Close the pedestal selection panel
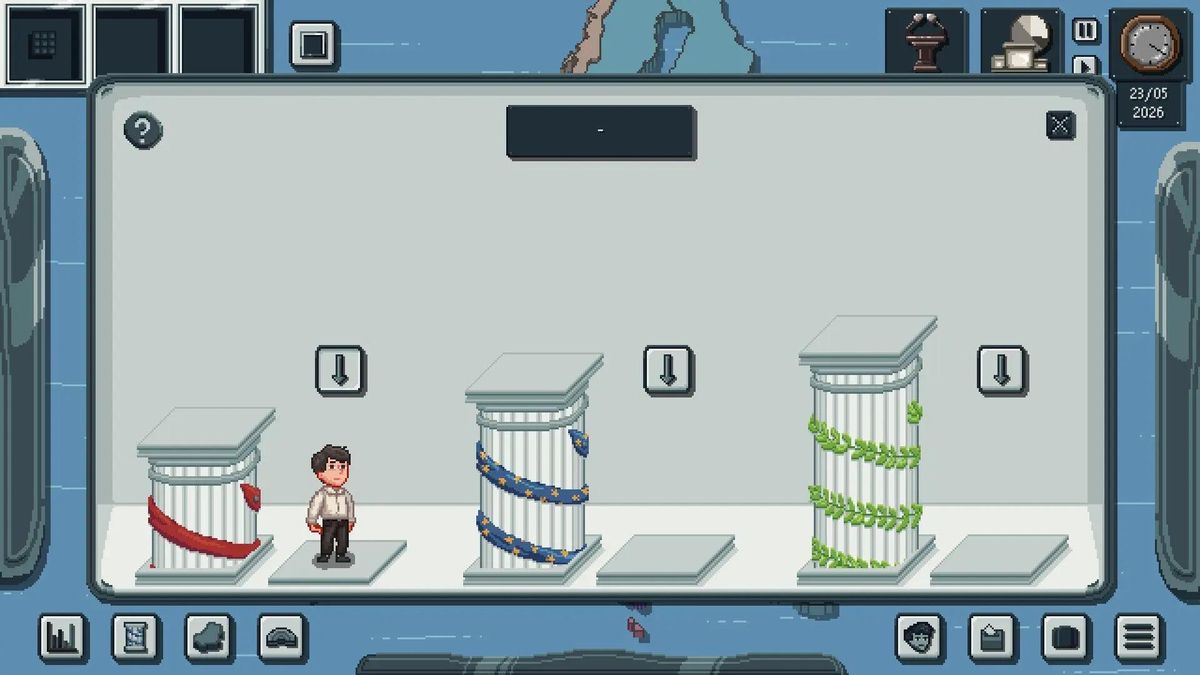1200x675 pixels. point(1060,125)
